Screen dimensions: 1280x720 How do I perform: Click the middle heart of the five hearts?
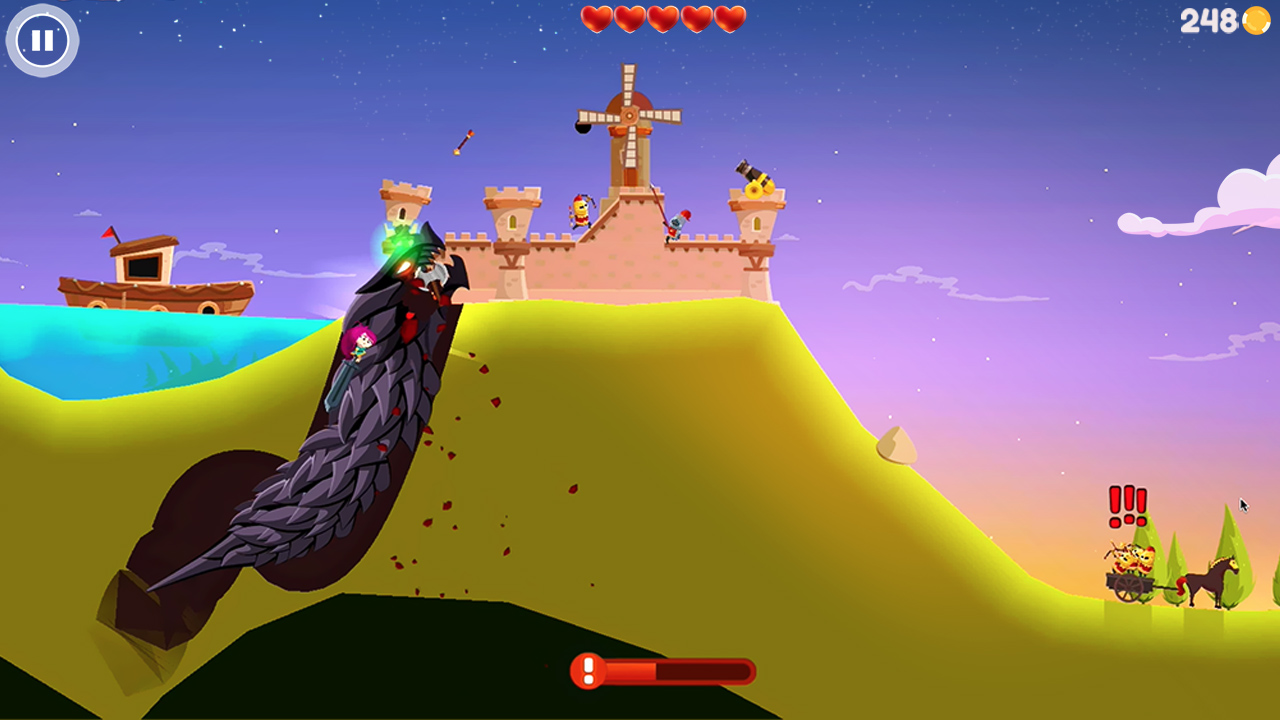662,18
